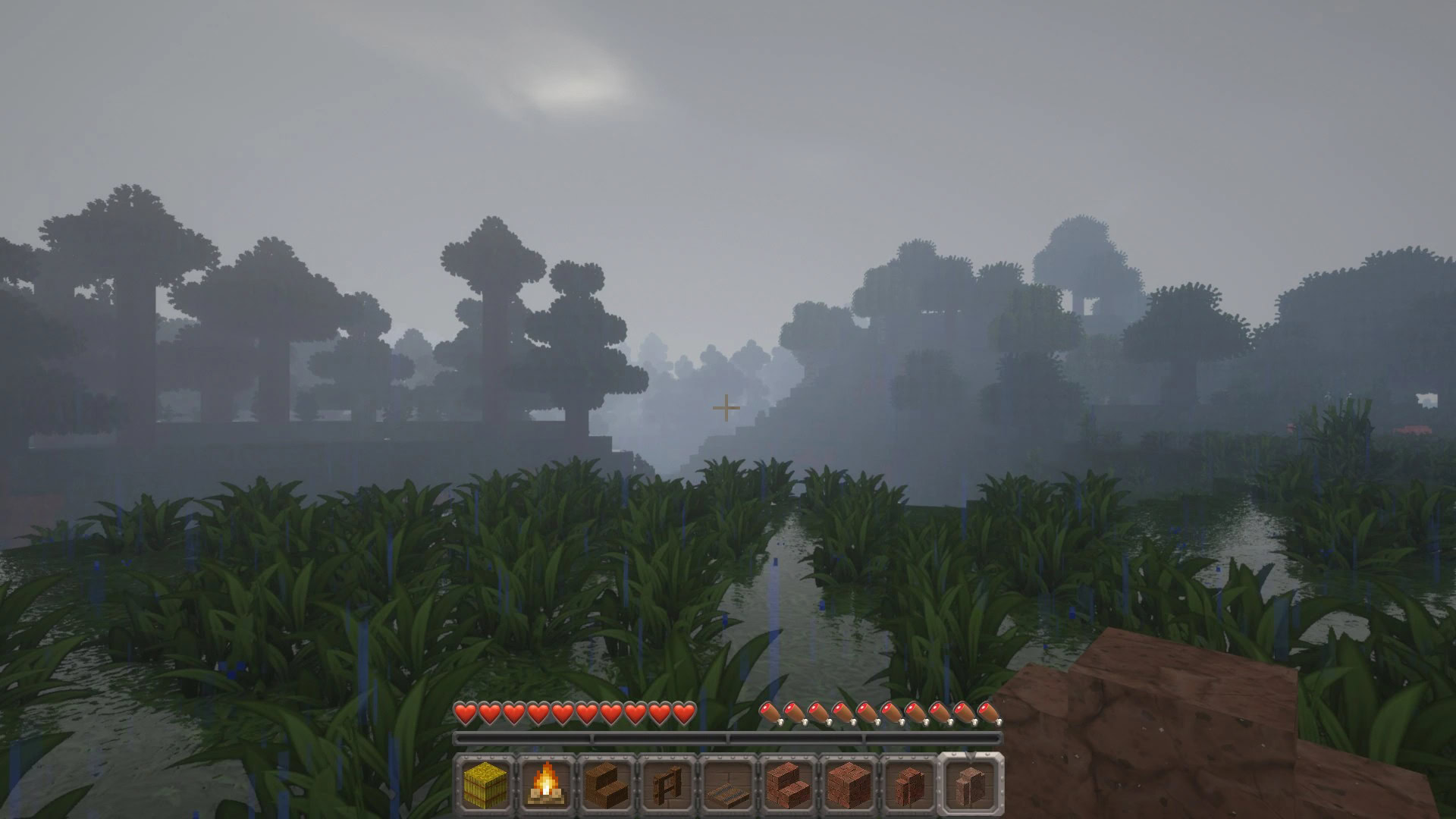Viewport: 1456px width, 819px height.
Task: Click the highlighted brown stone piece slot
Action: coord(971,784)
